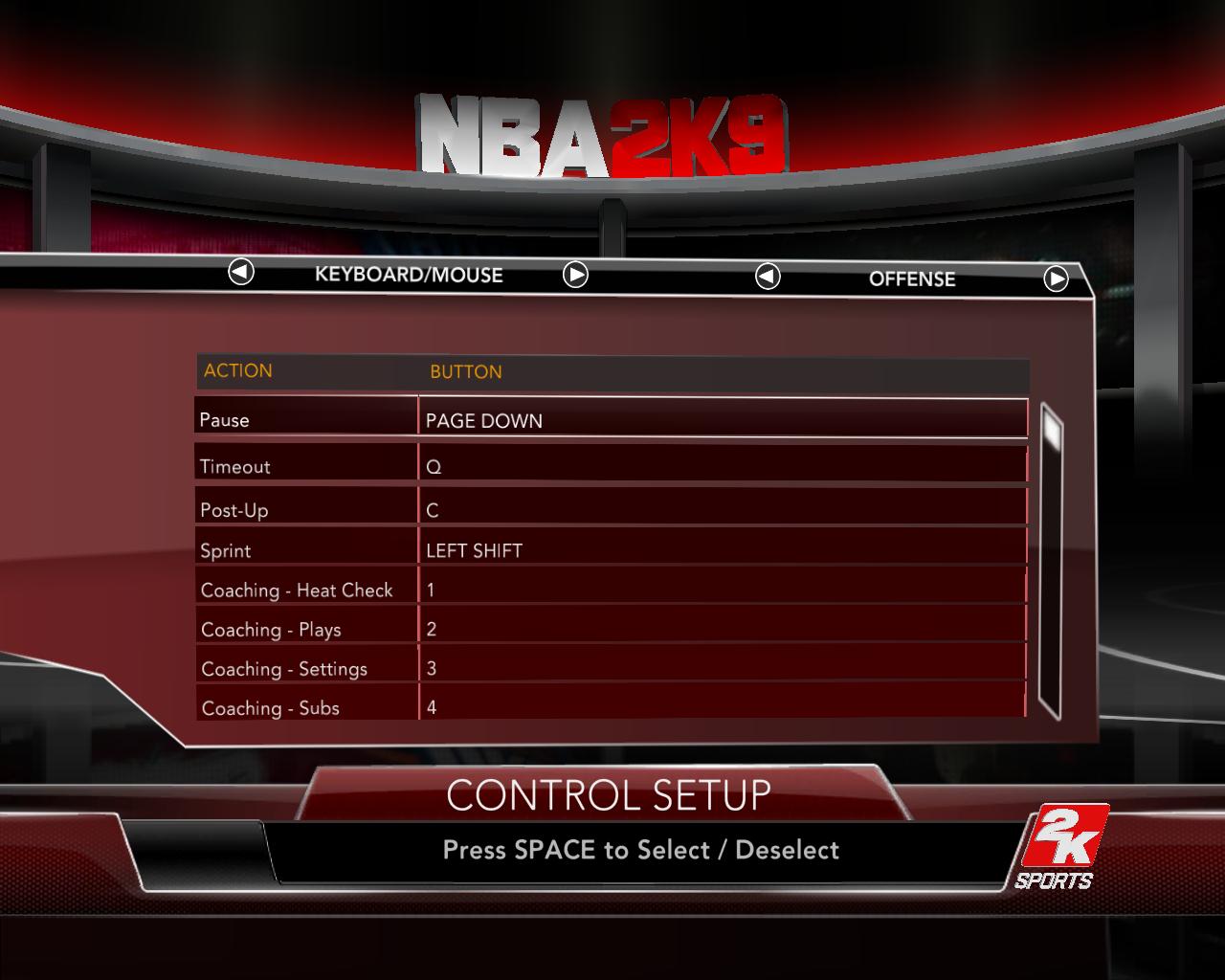This screenshot has width=1225, height=980.
Task: Click the ACTION column header
Action: (239, 370)
